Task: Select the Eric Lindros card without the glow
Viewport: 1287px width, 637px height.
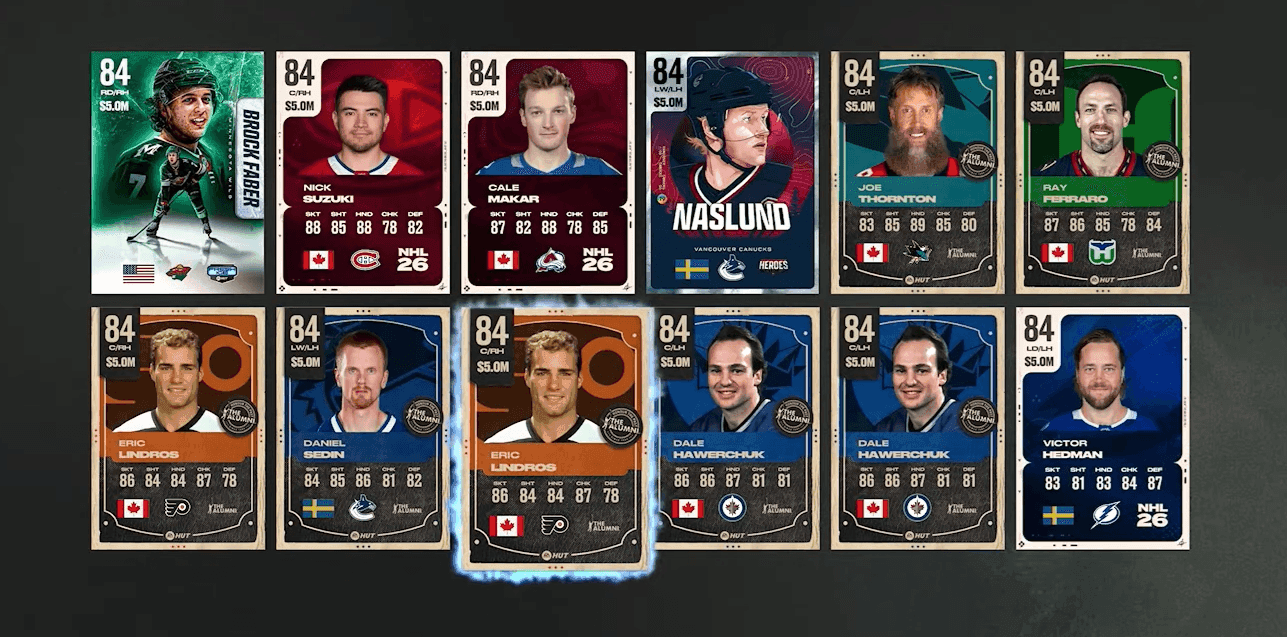Action: (x=177, y=428)
